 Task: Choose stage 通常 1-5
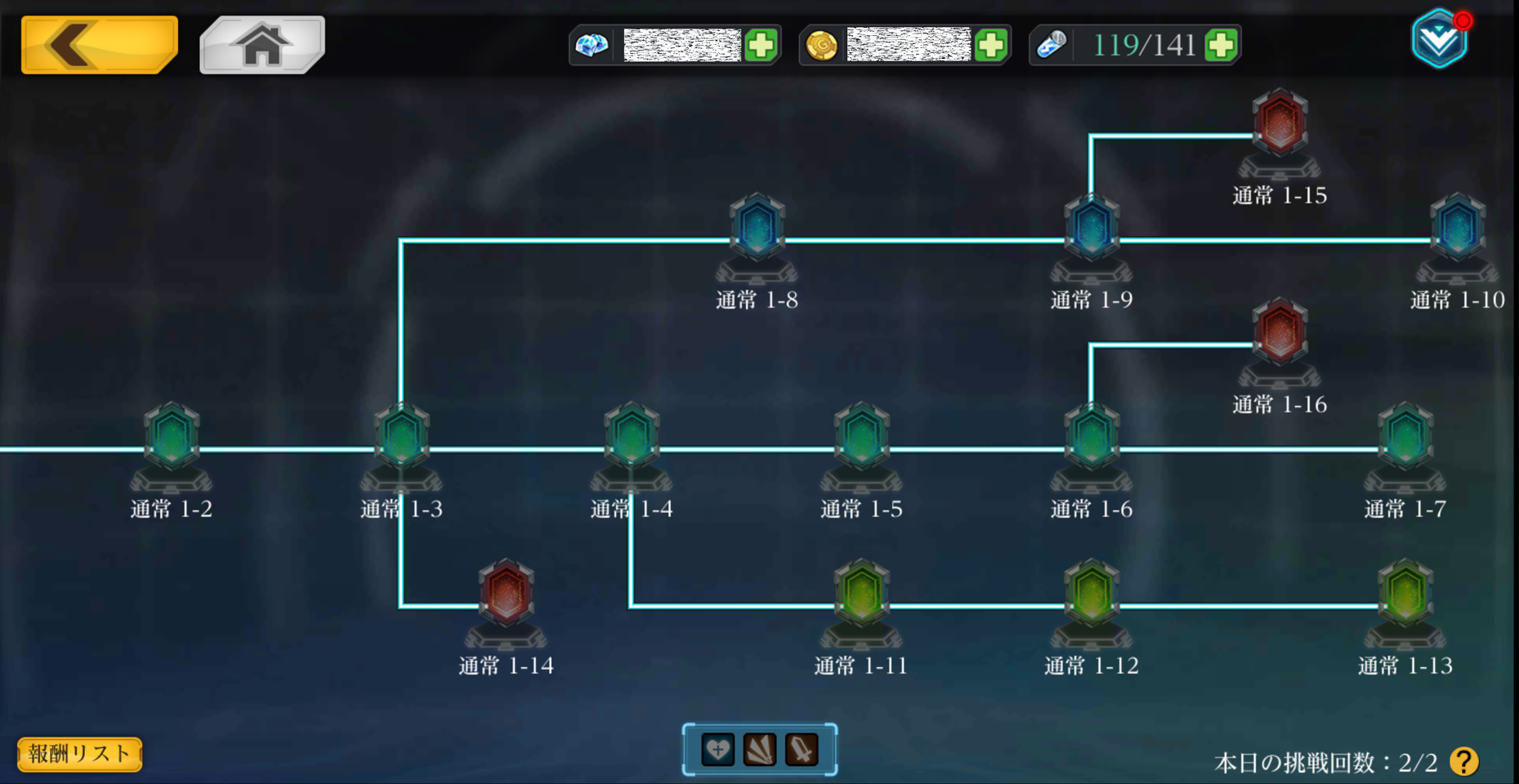click(x=861, y=437)
